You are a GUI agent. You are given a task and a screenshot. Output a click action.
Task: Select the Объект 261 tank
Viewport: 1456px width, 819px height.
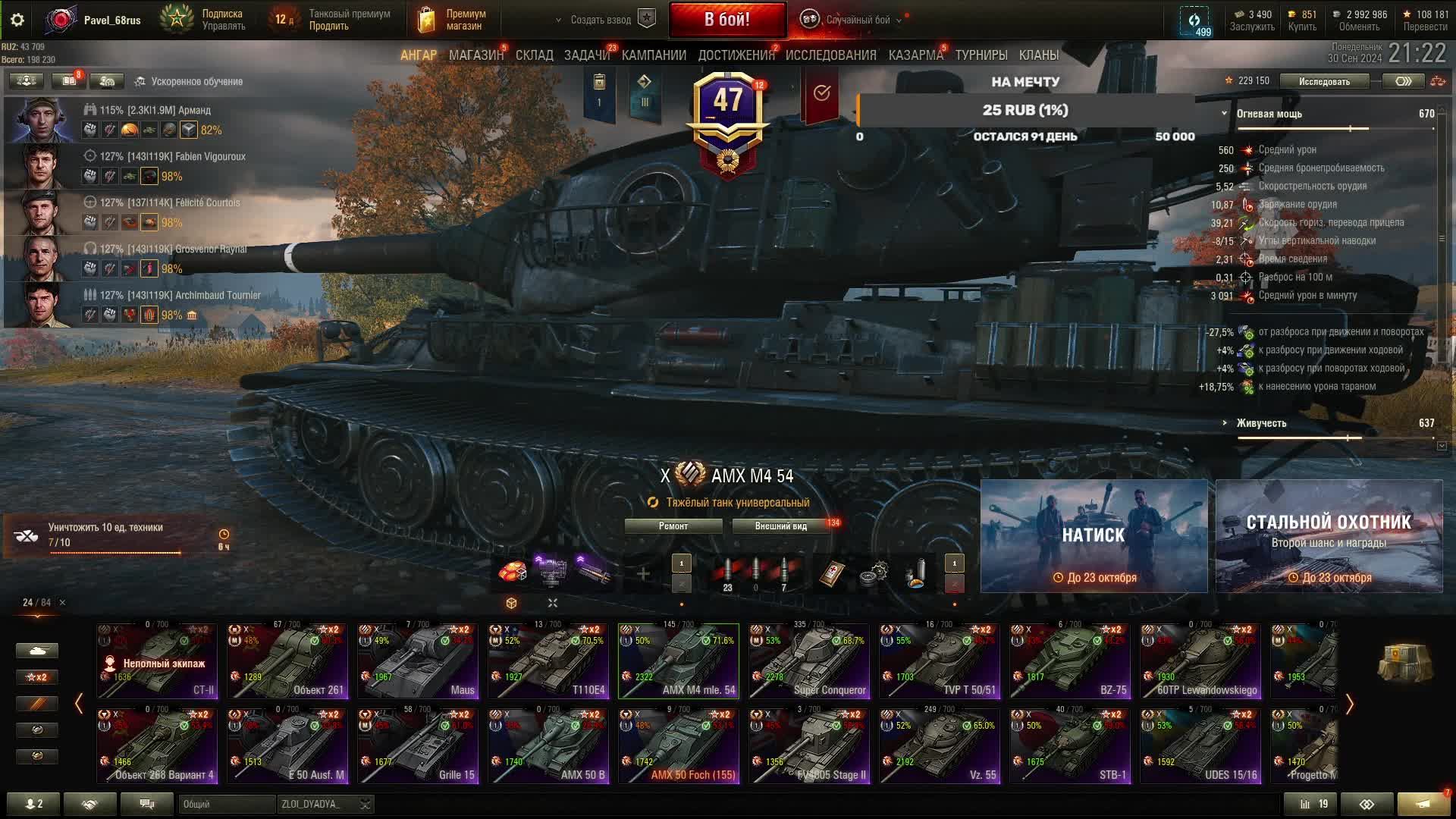tap(287, 661)
